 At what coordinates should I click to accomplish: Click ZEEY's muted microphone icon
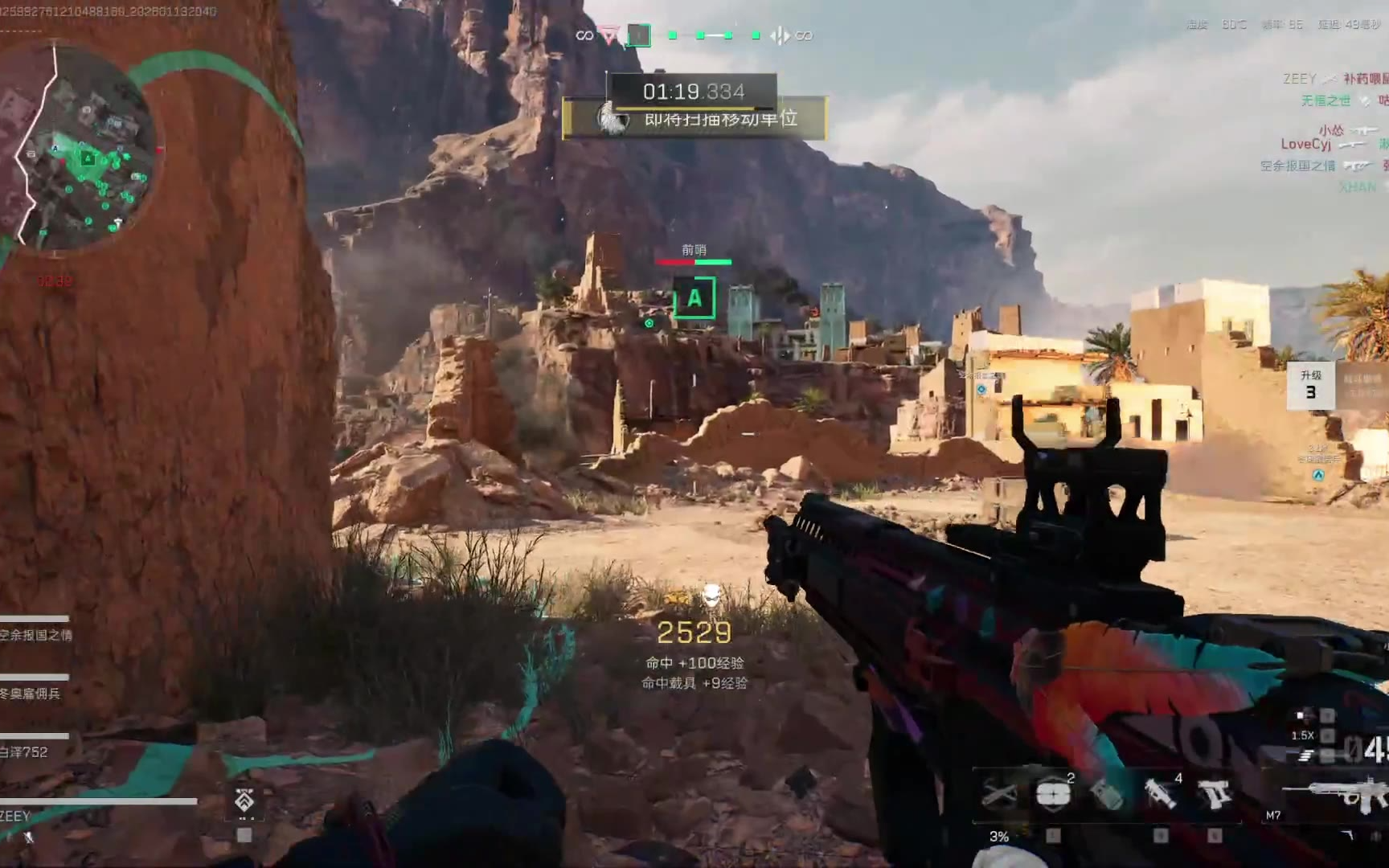click(28, 837)
